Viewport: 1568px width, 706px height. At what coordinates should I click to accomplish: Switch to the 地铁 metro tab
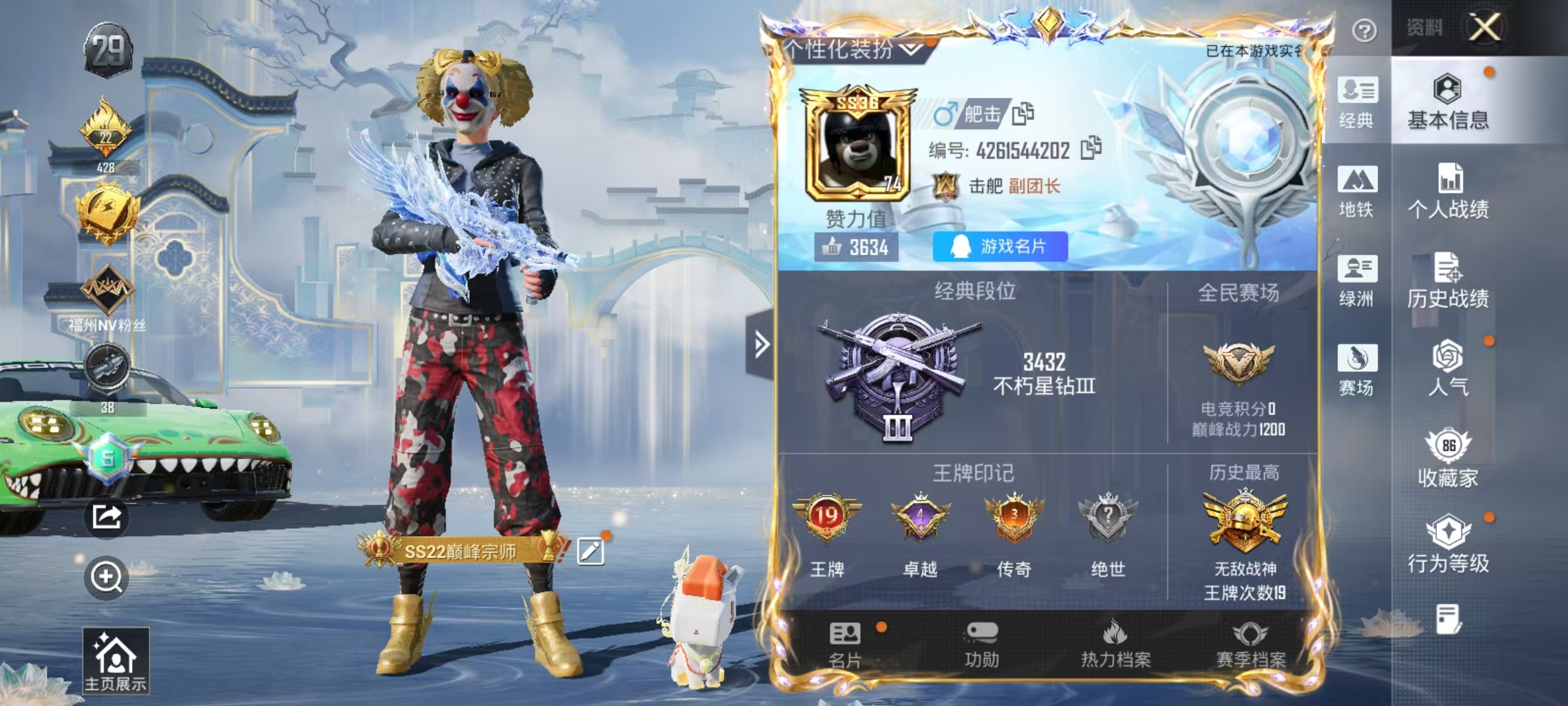click(x=1357, y=191)
